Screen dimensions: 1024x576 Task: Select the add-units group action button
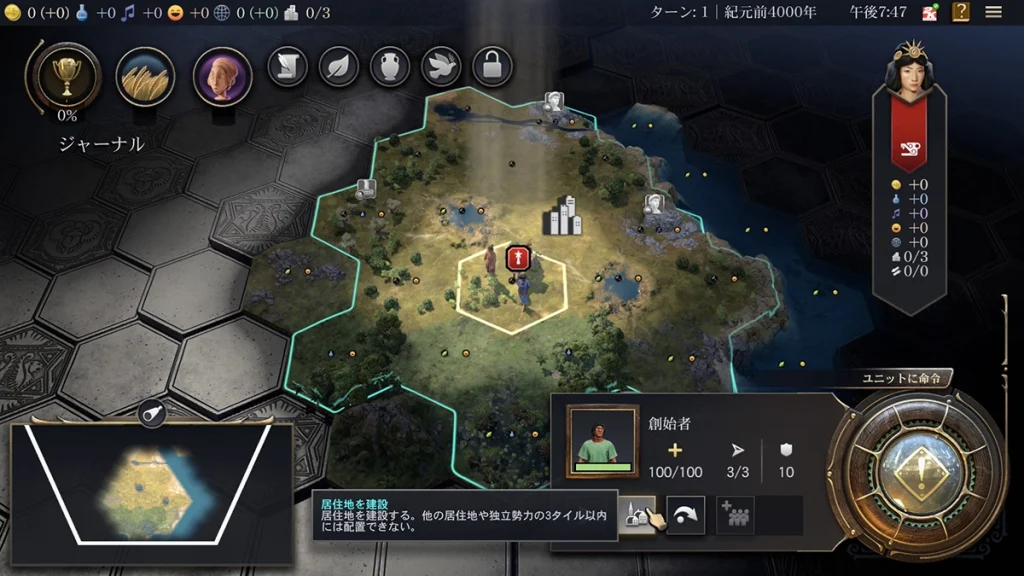click(x=735, y=515)
